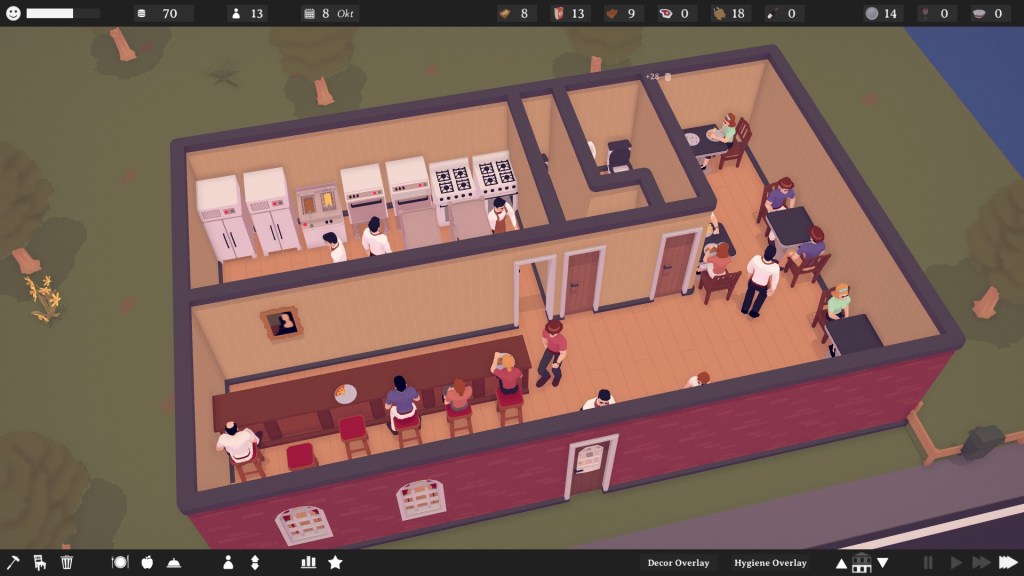Open the chair furniture menu
This screenshot has width=1024, height=576.
tap(40, 562)
